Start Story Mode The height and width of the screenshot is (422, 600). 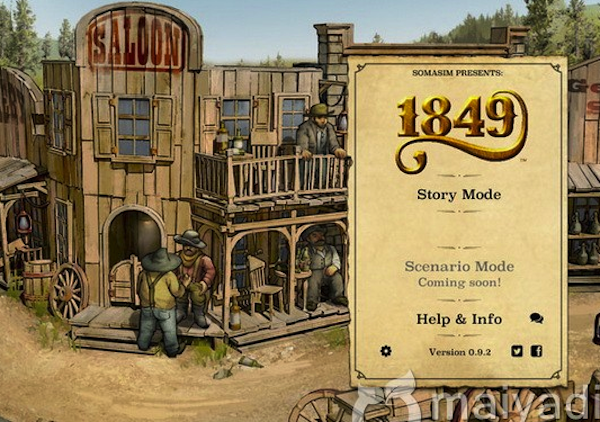pos(458,194)
